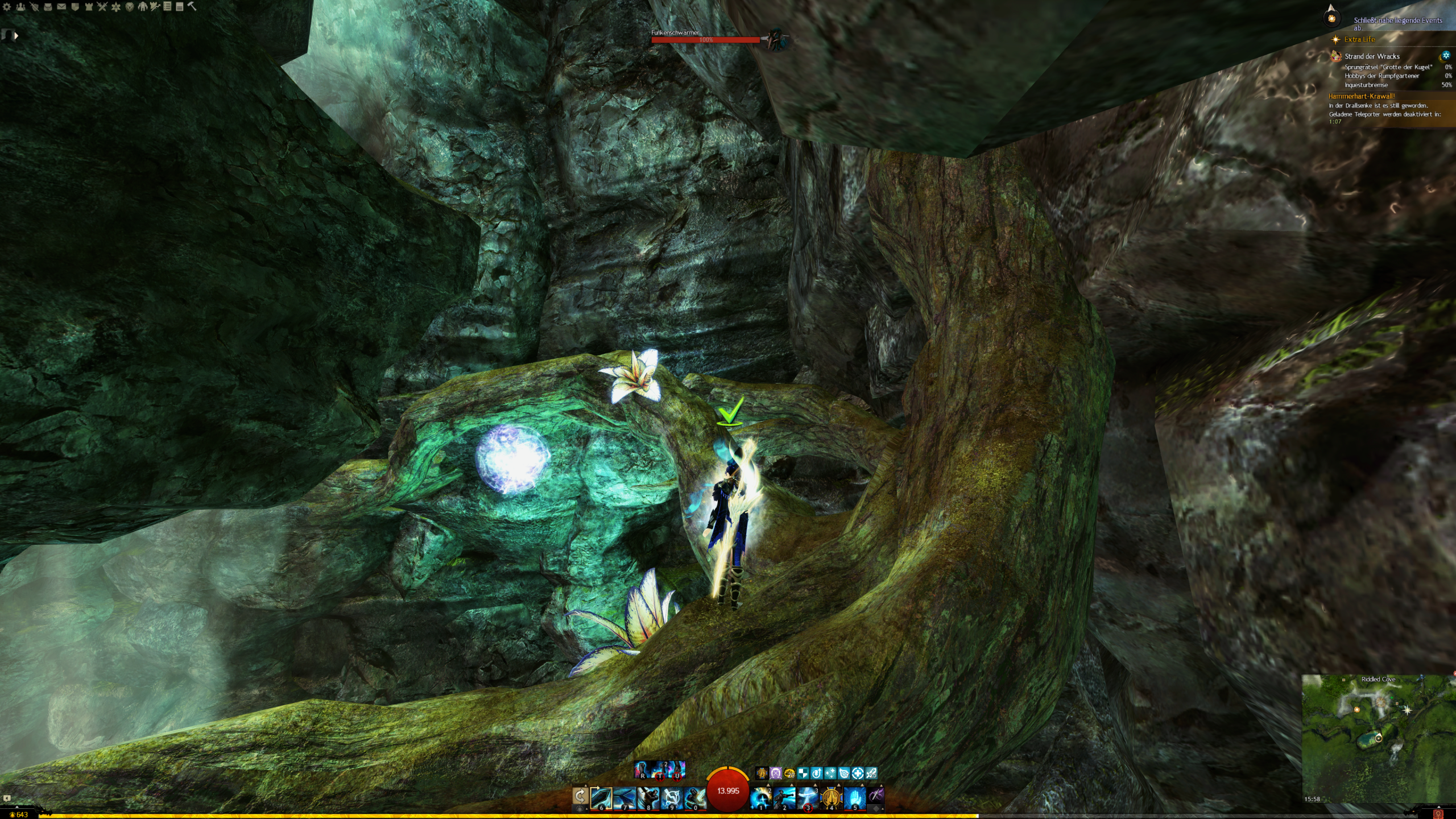This screenshot has height=819, width=1456.
Task: Expand the party portrait arrow
Action: (x=16, y=36)
